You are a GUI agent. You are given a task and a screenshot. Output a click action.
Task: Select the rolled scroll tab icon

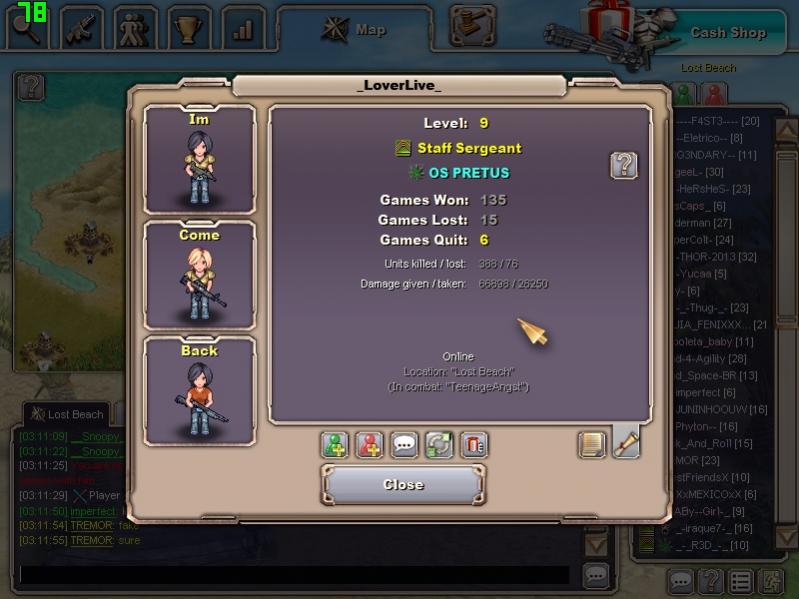(626, 443)
